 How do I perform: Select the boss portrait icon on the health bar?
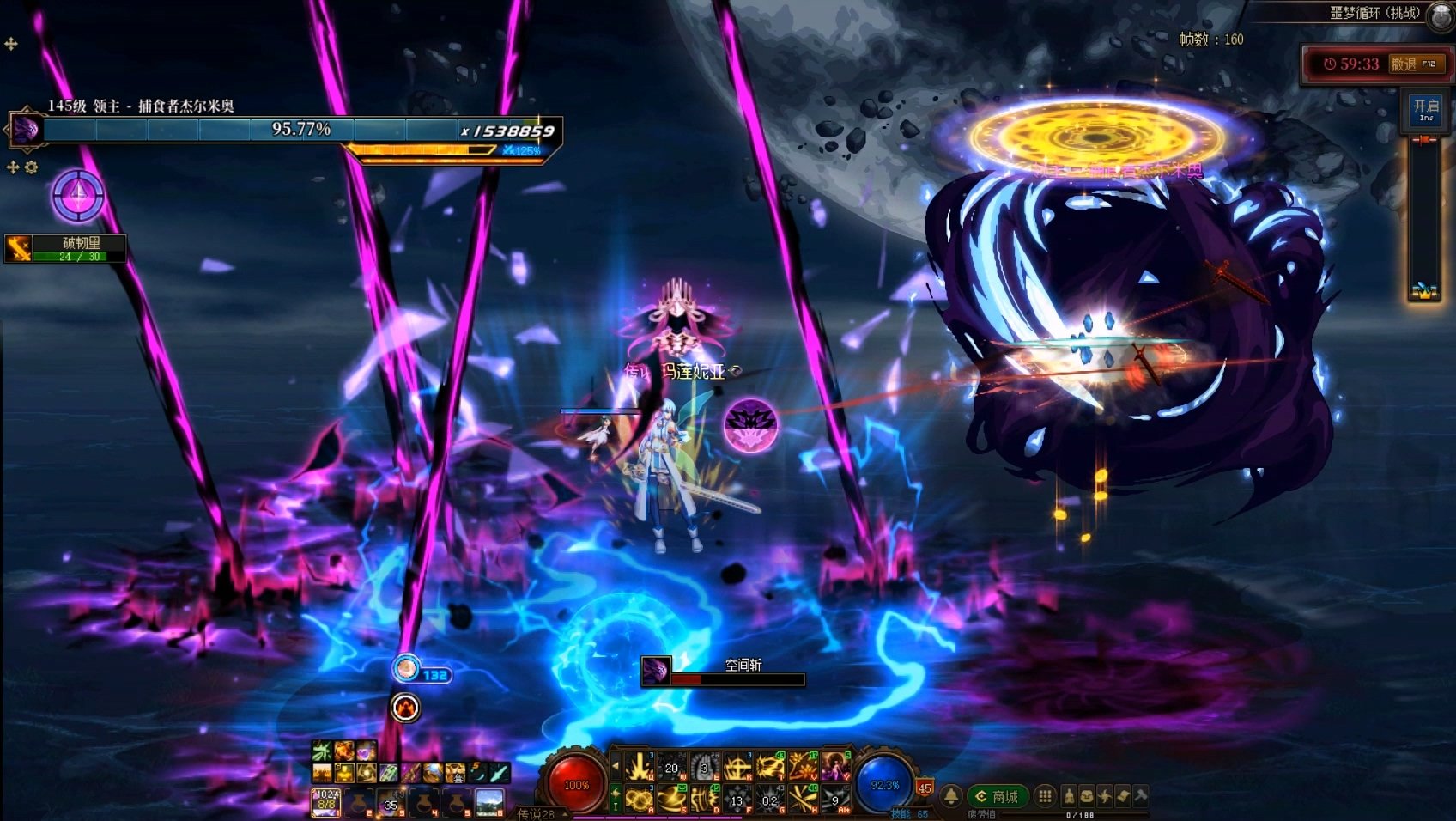point(25,130)
